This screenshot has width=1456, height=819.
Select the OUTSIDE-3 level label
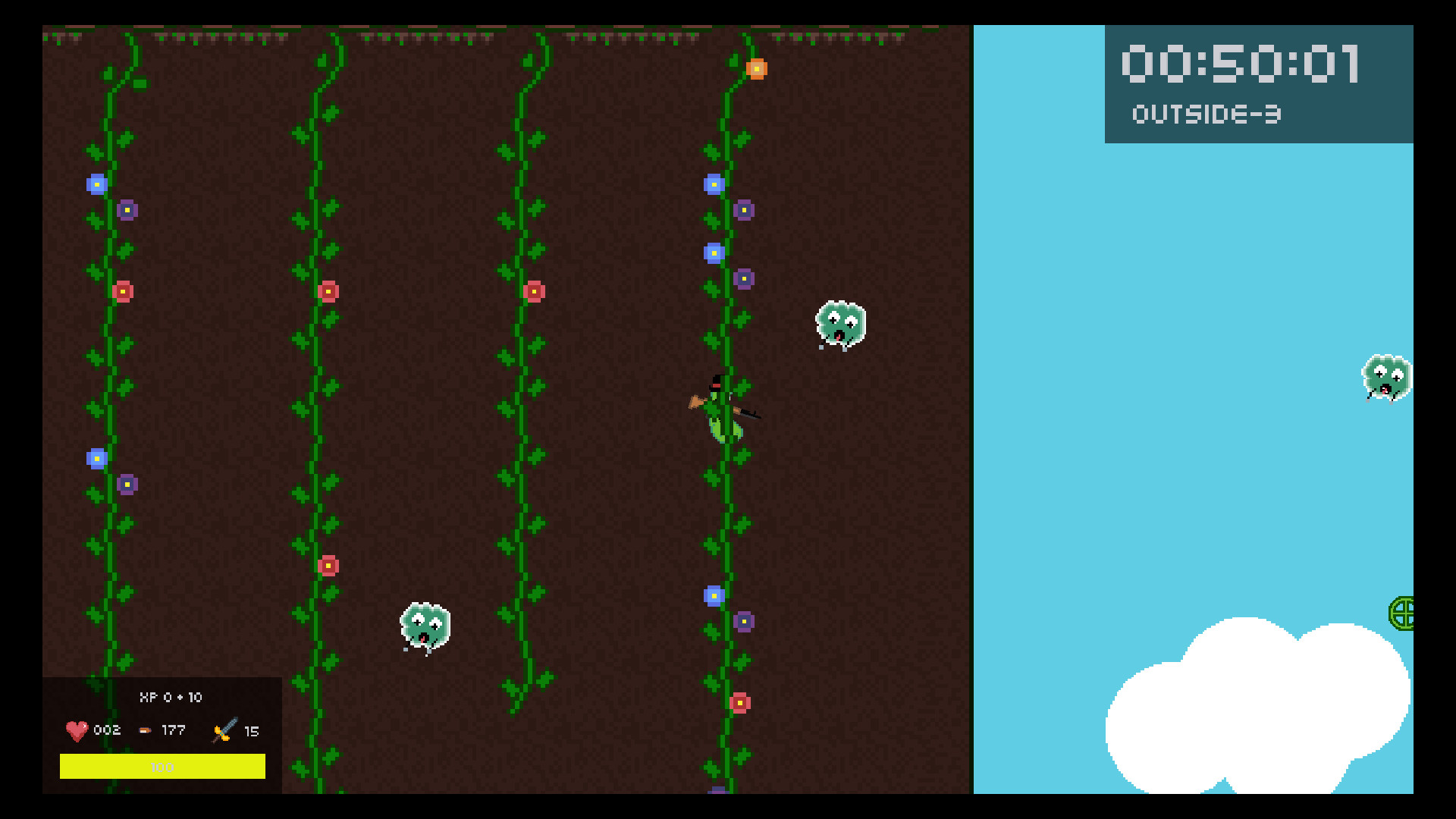(x=1206, y=114)
